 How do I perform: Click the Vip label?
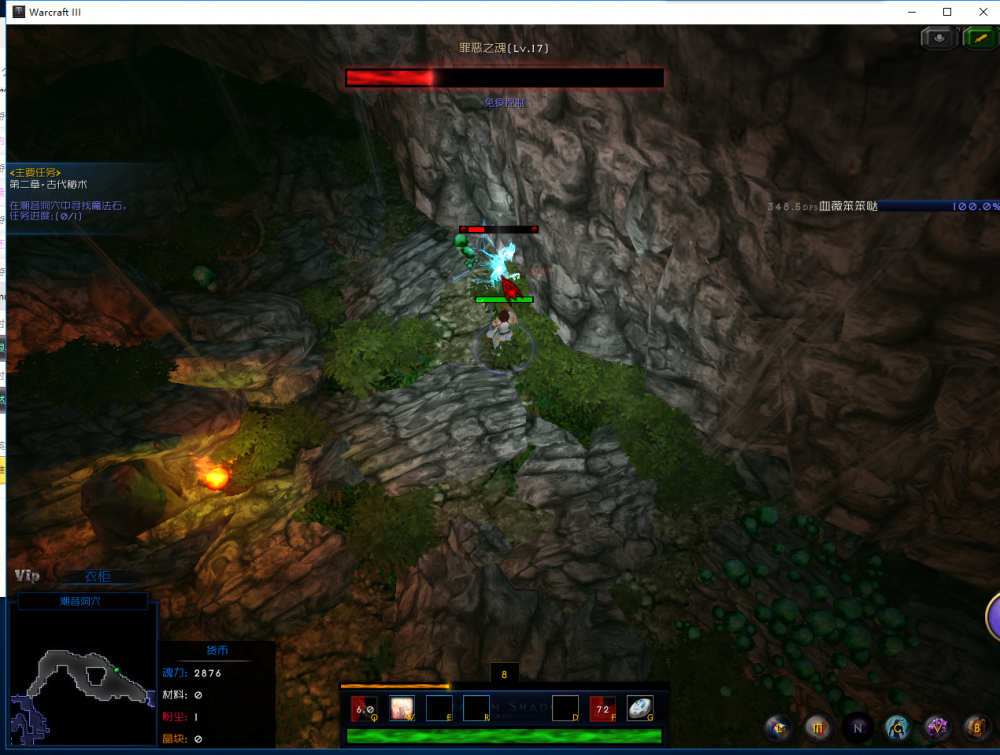(x=27, y=576)
